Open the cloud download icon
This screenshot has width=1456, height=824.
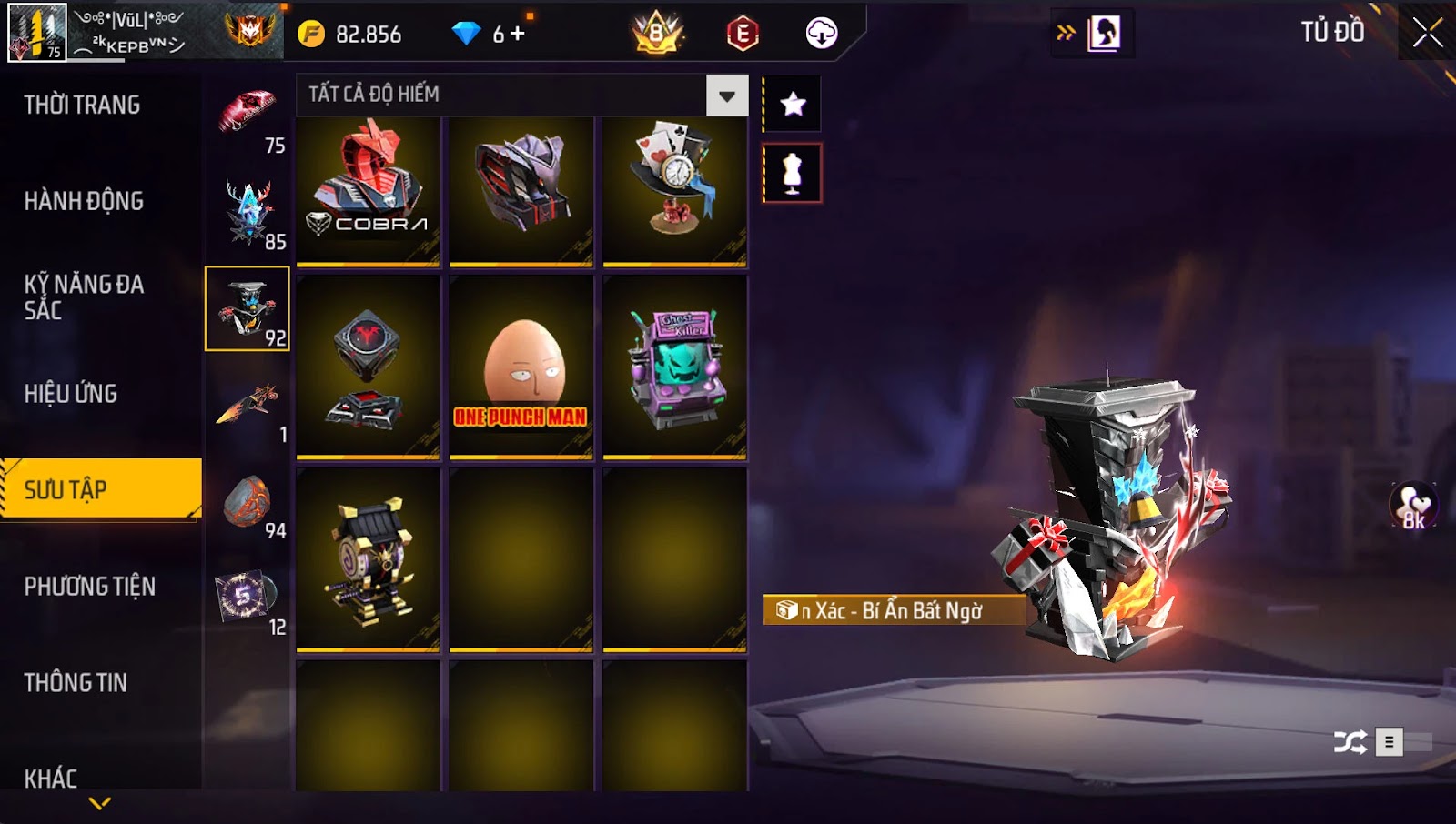point(821,34)
